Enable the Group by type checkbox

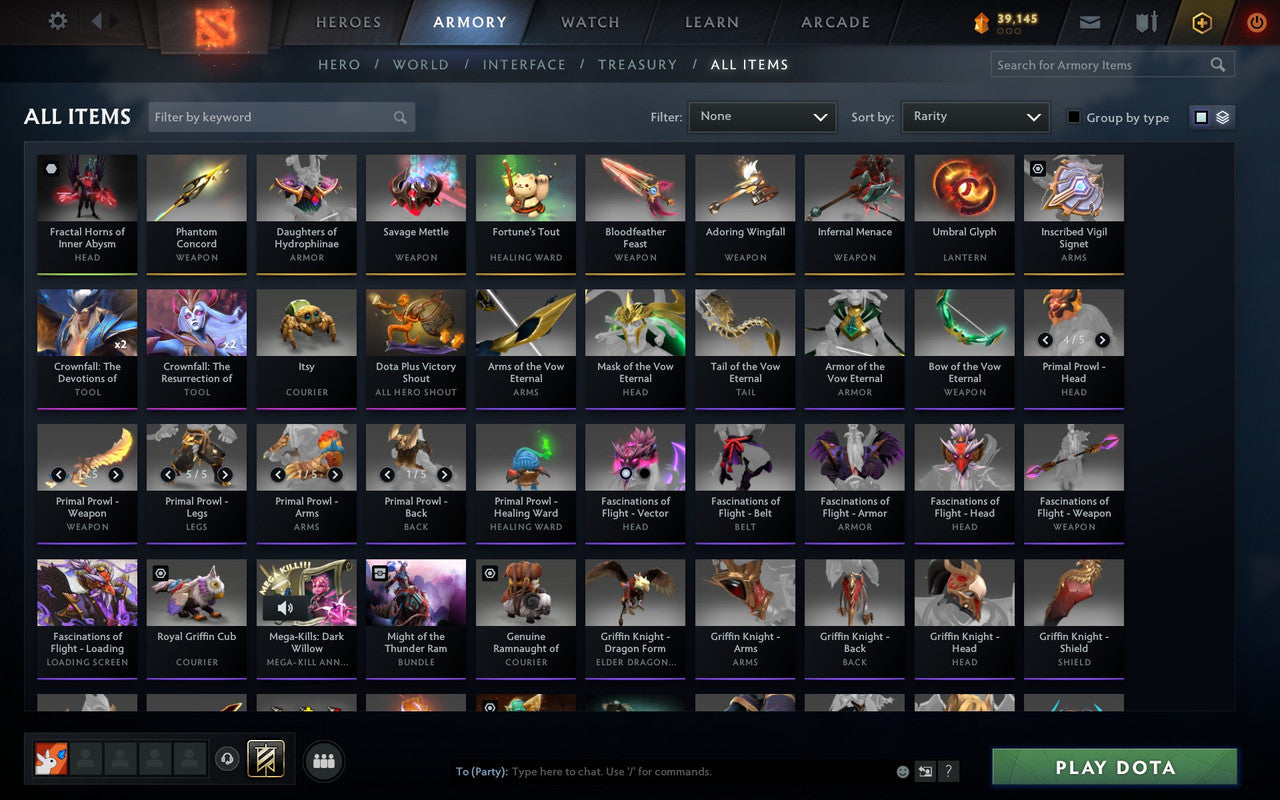1073,117
